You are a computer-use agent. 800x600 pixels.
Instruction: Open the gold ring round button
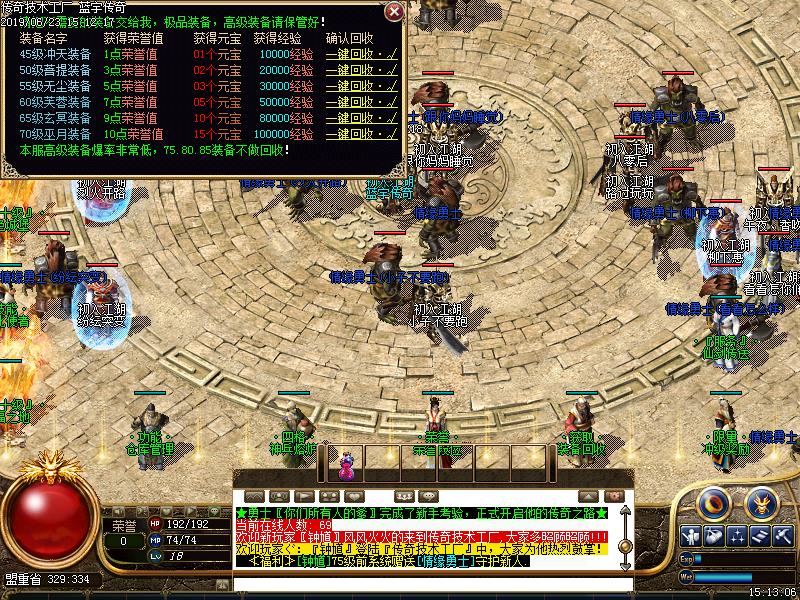pos(715,501)
